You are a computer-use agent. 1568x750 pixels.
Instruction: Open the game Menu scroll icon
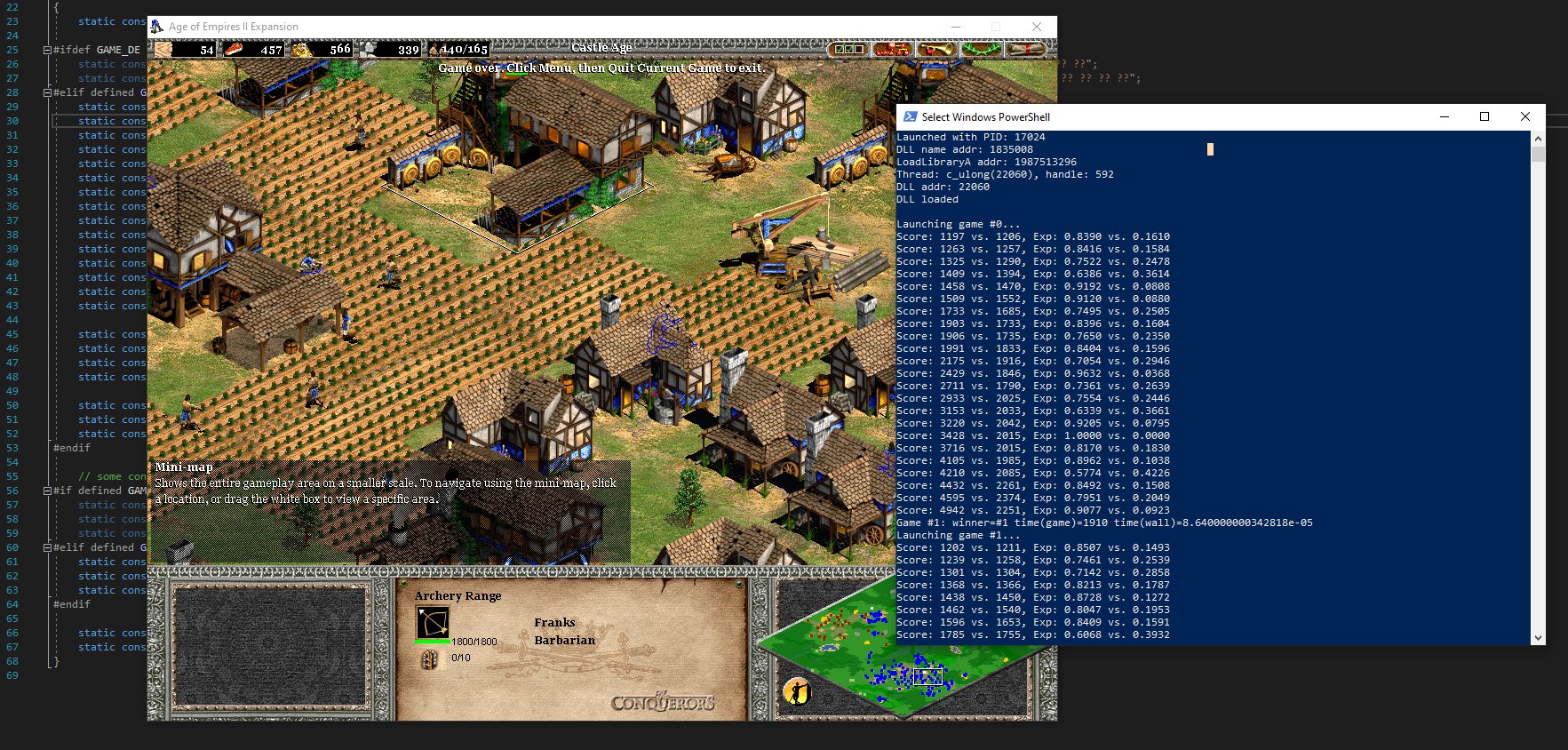(1028, 49)
